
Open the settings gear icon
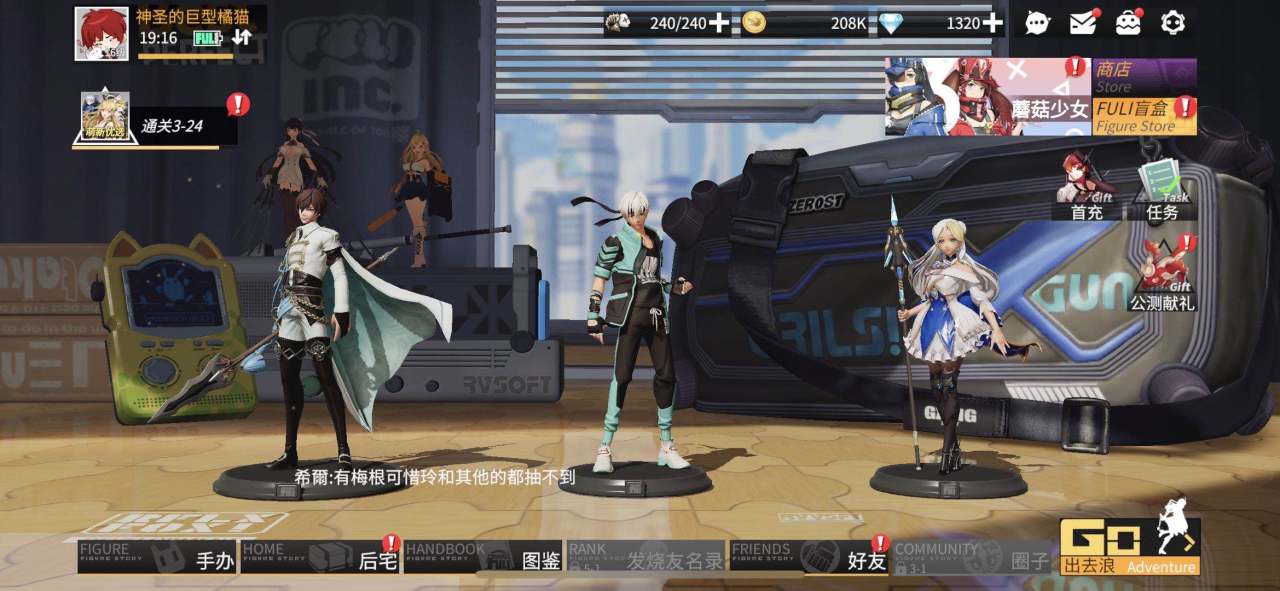click(x=1173, y=22)
